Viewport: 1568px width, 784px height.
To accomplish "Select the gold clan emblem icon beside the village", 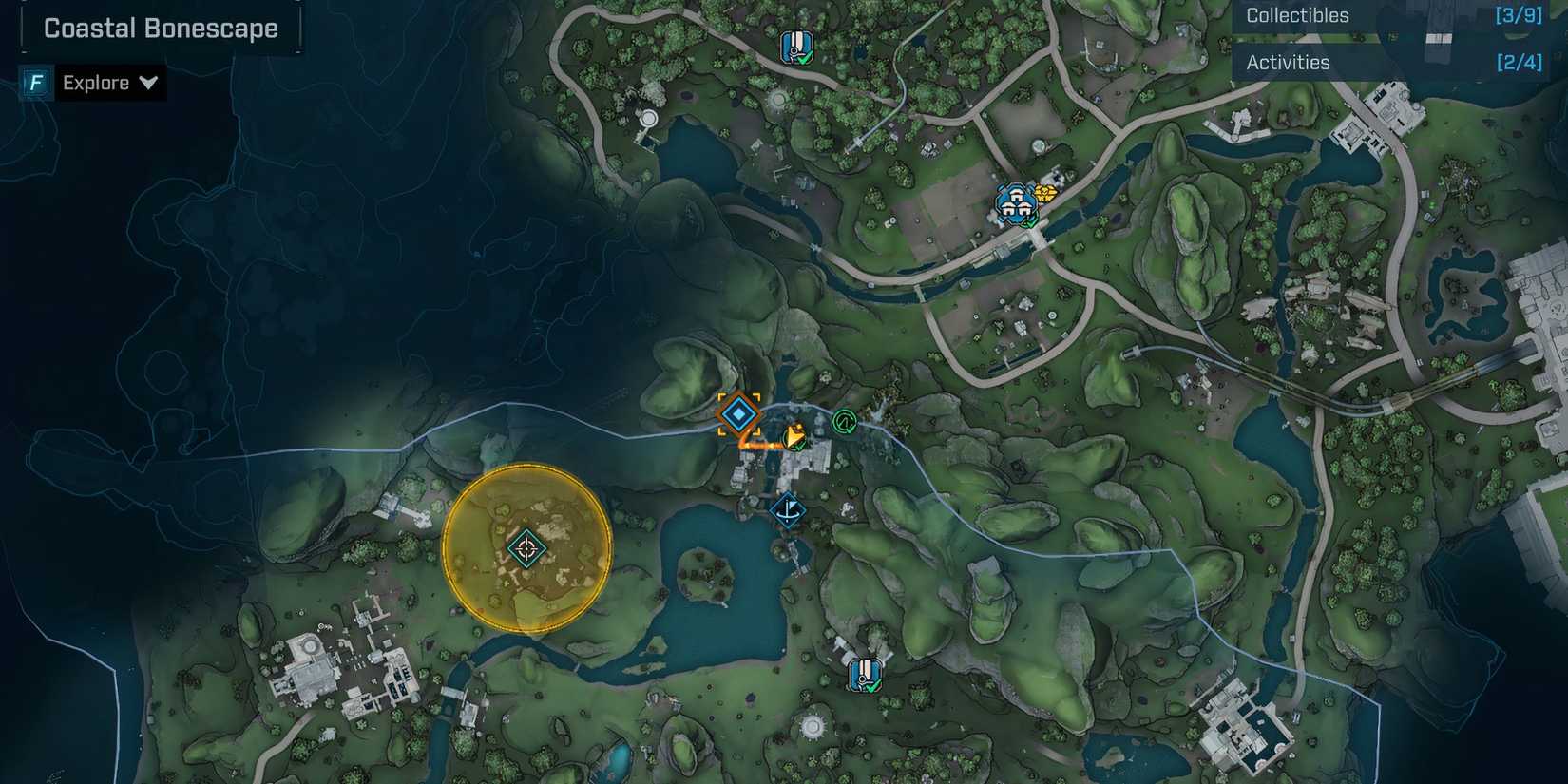I will click(1045, 193).
